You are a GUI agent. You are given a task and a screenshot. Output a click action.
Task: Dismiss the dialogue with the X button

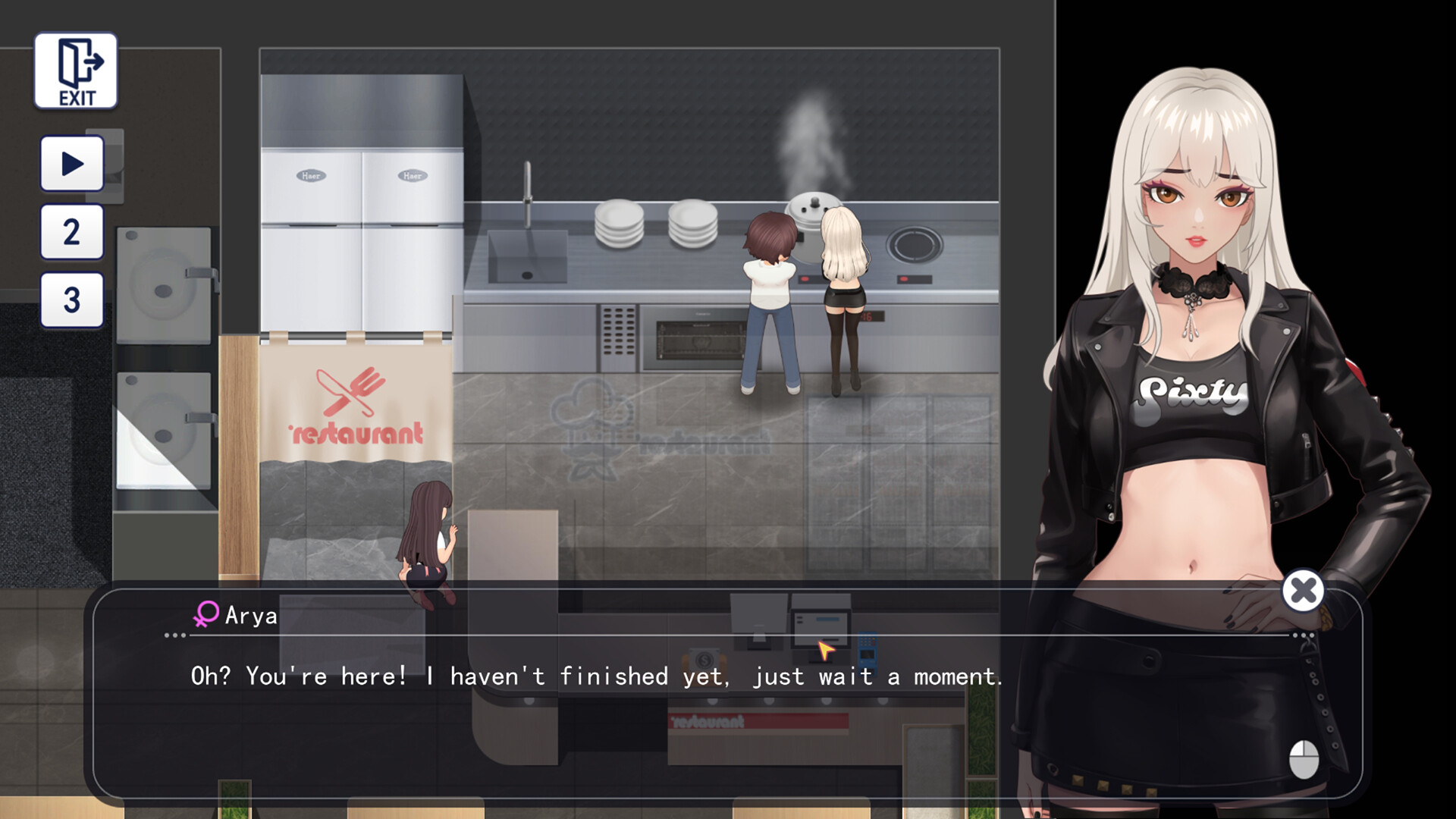point(1304,591)
